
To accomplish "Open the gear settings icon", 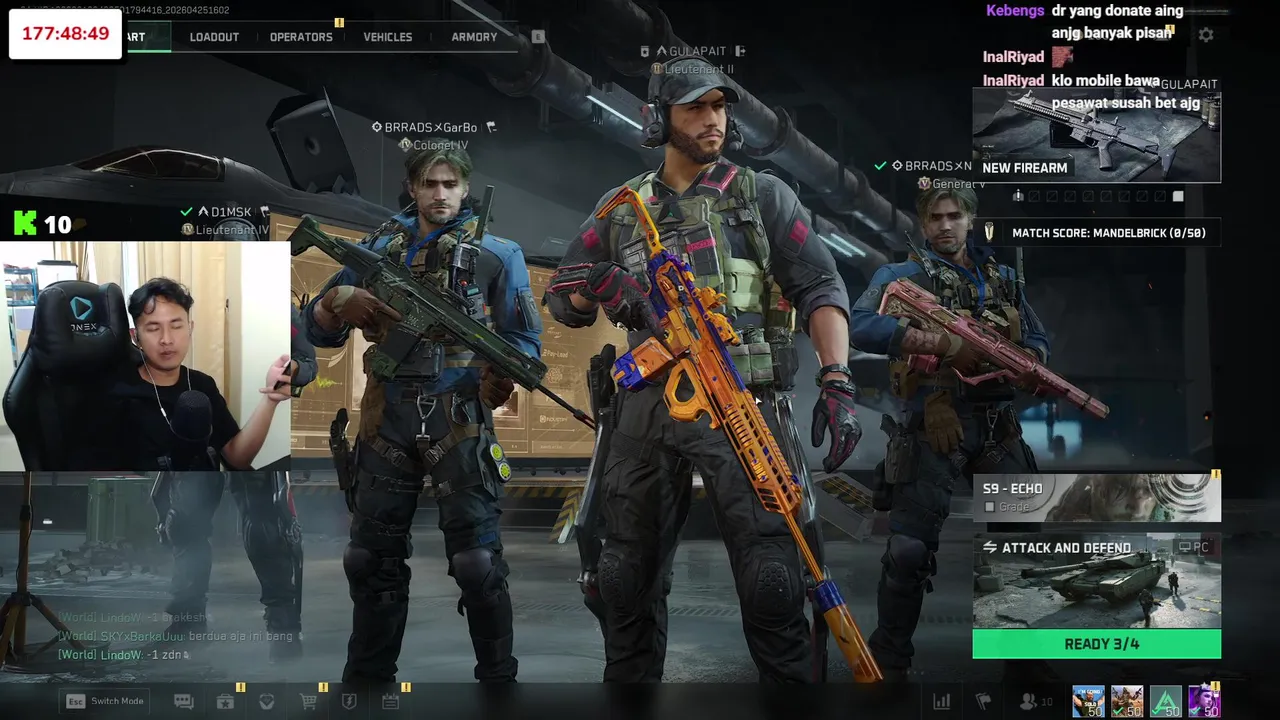I will [1206, 35].
